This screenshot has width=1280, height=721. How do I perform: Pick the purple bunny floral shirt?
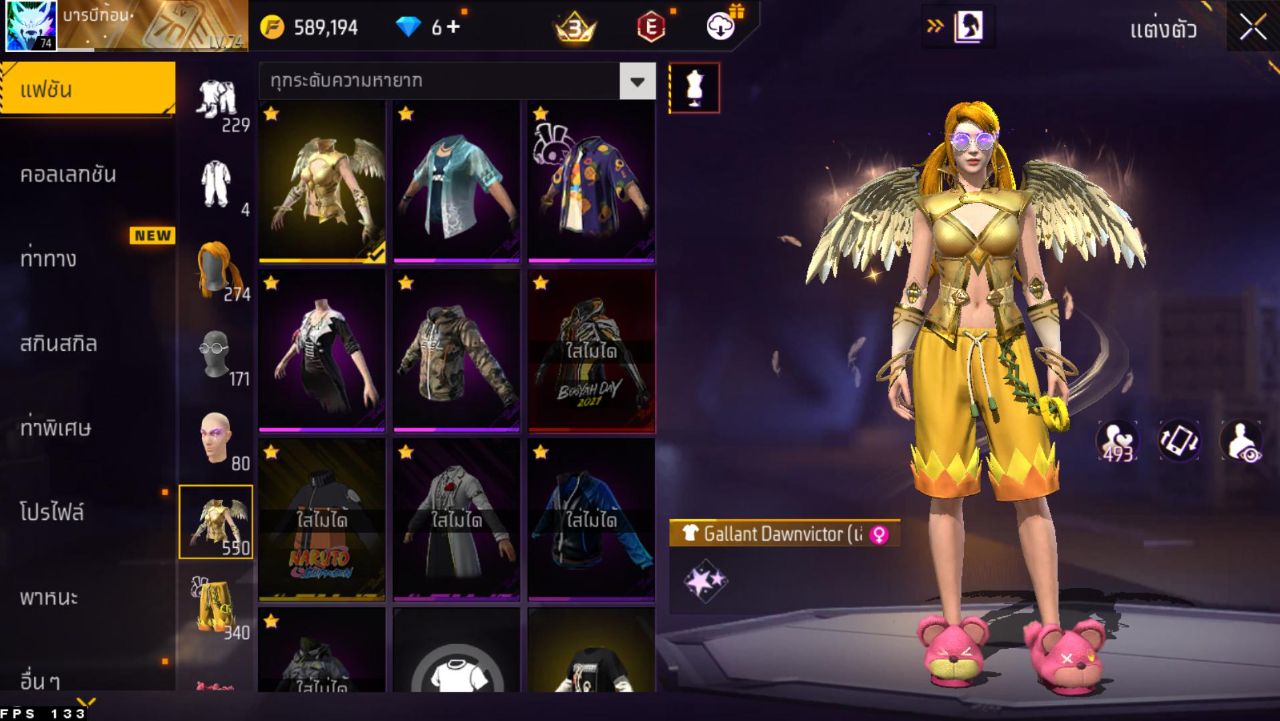(591, 182)
